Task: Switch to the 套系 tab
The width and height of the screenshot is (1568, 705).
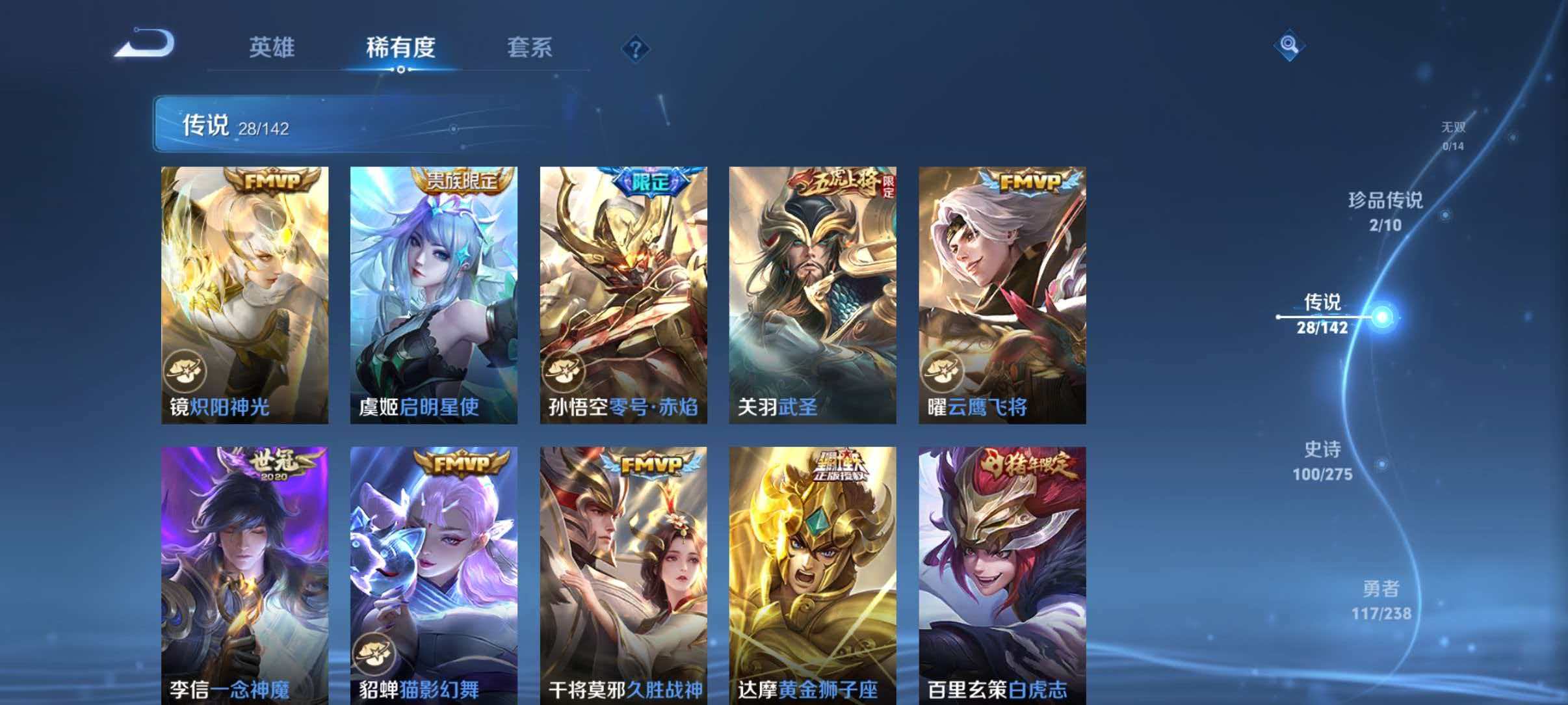Action: click(x=530, y=48)
